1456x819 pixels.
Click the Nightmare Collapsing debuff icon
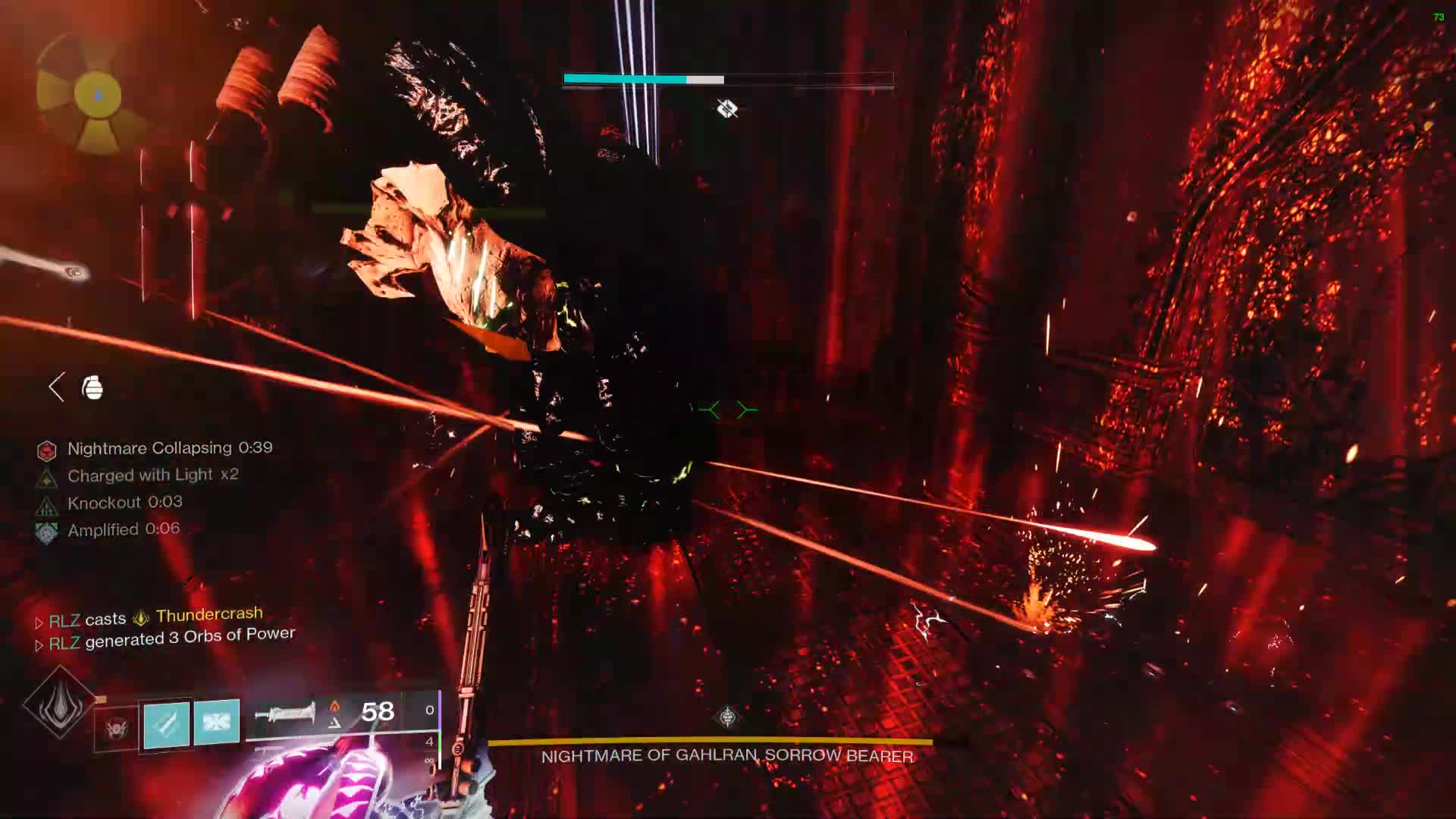47,451
